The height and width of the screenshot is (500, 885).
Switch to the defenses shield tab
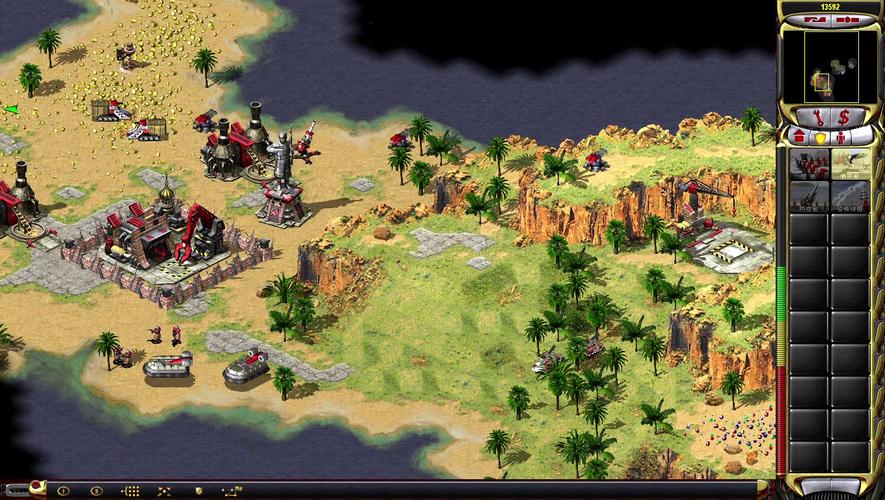click(x=820, y=137)
